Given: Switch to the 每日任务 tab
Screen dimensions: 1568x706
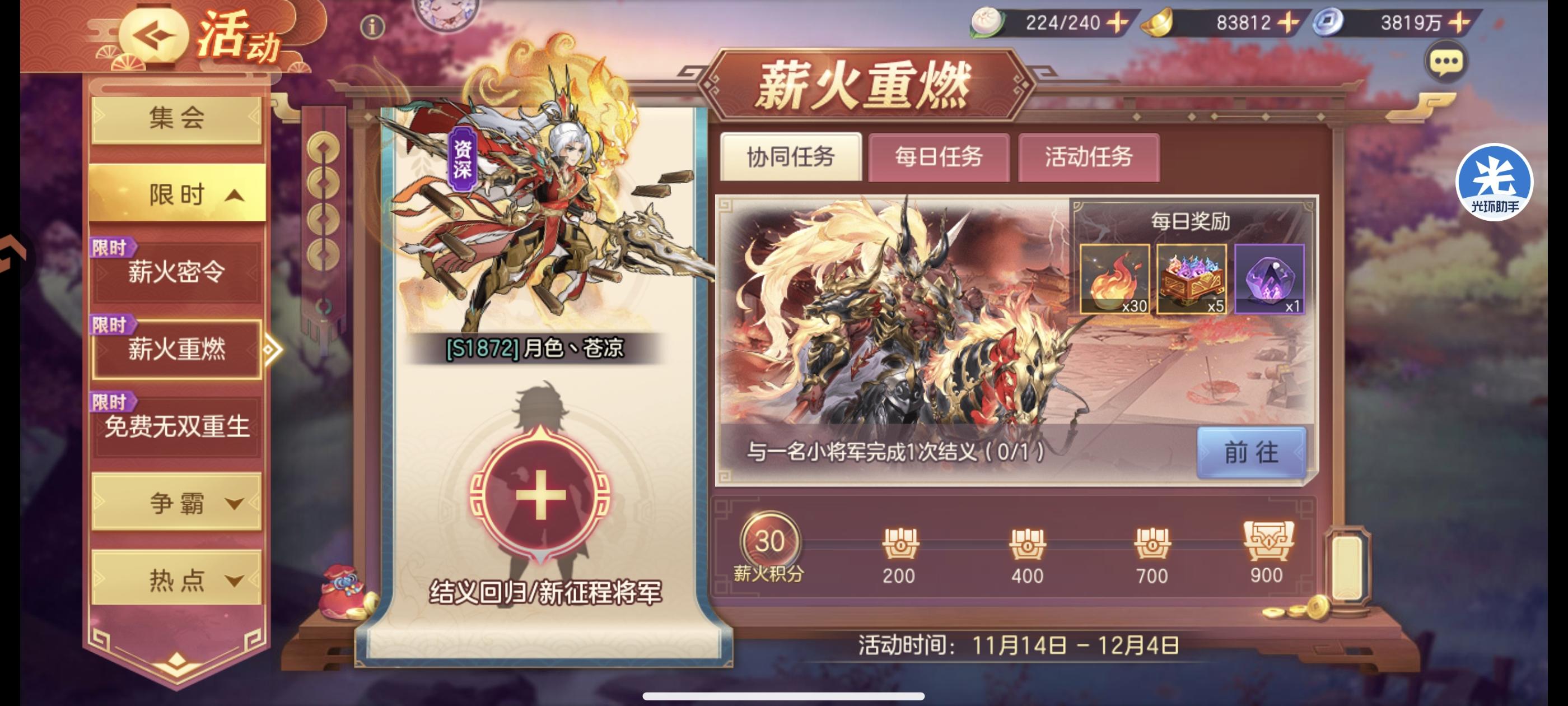Looking at the screenshot, I should [x=938, y=159].
